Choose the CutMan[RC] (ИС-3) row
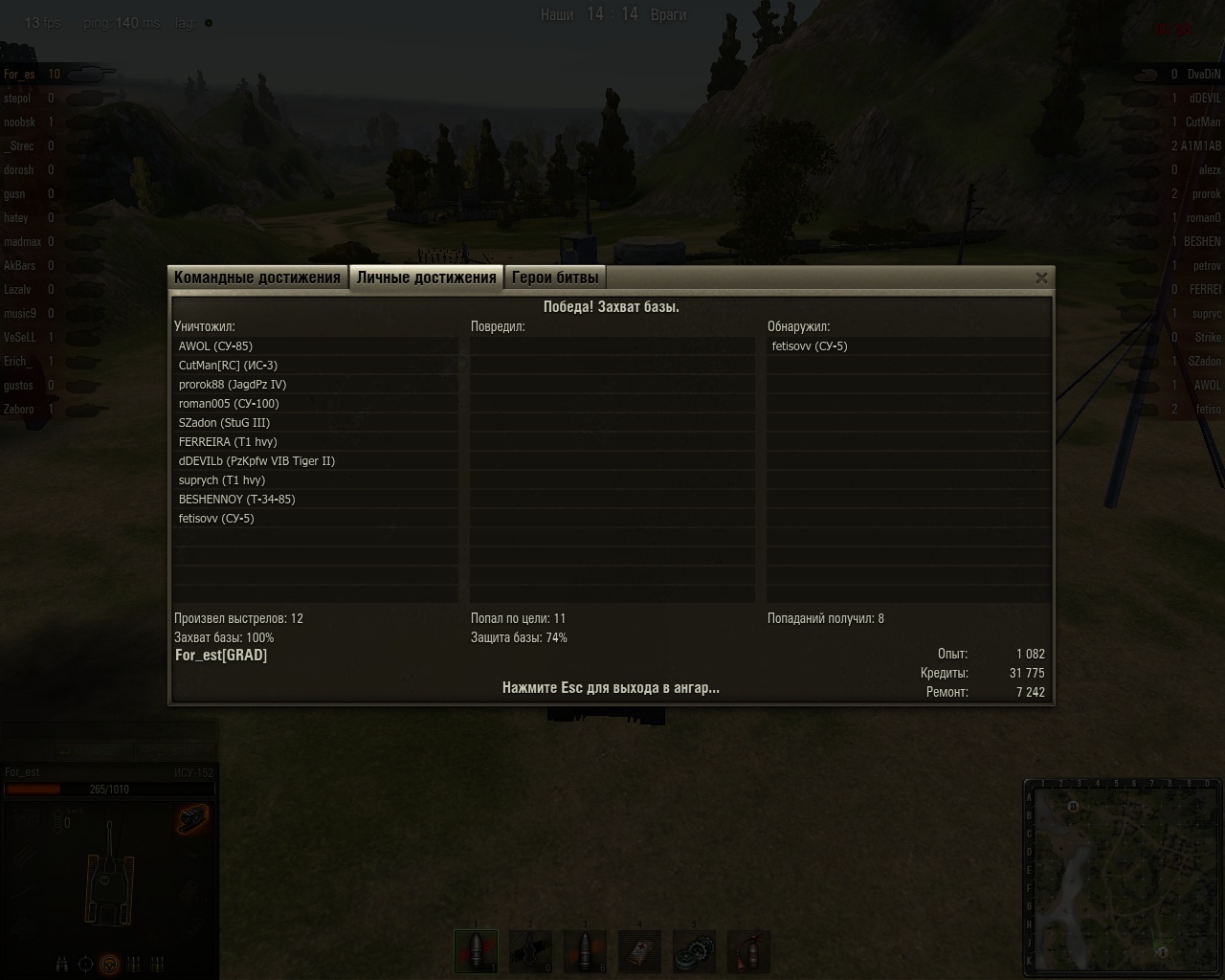This screenshot has width=1225, height=980. 228,366
